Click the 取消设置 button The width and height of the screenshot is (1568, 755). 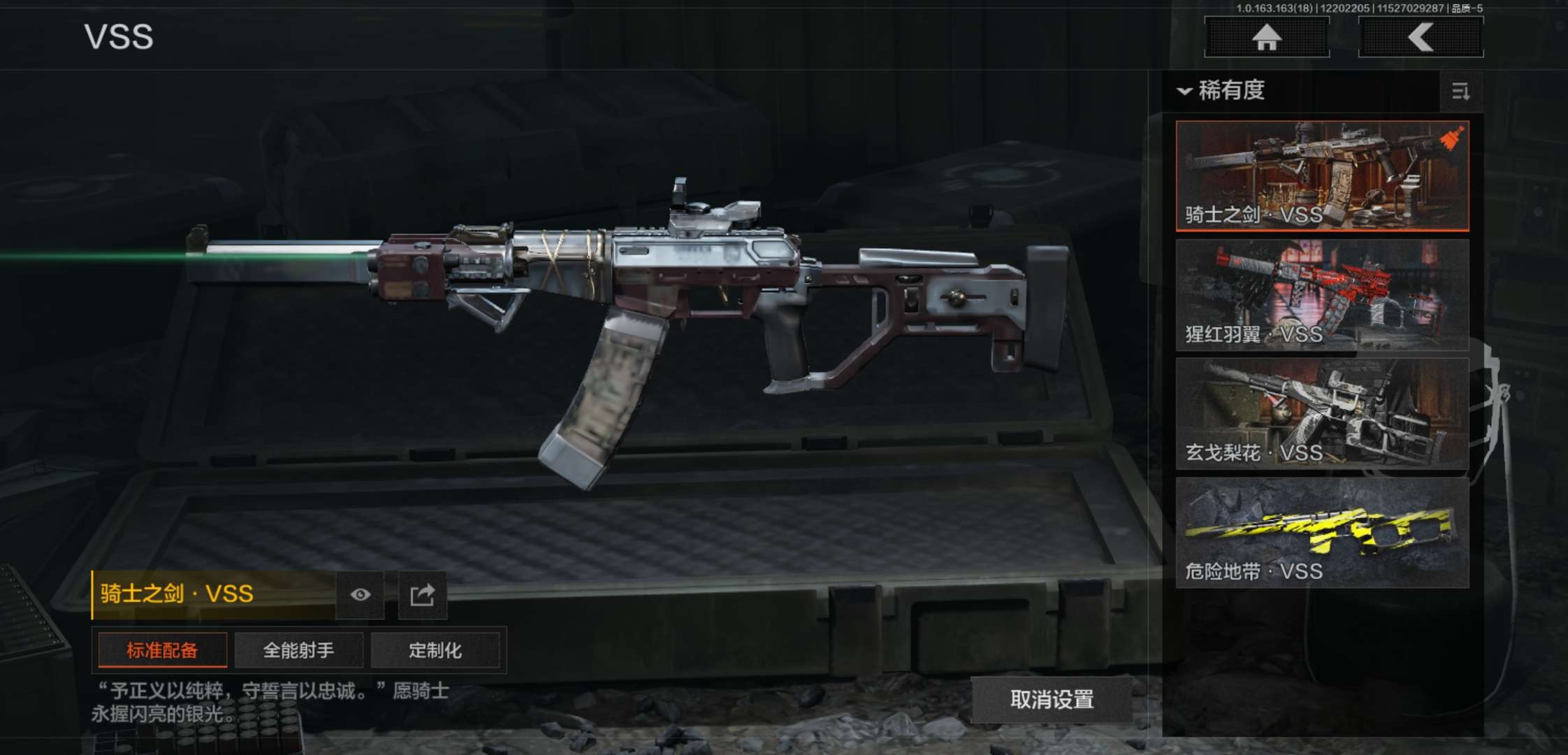click(1052, 699)
